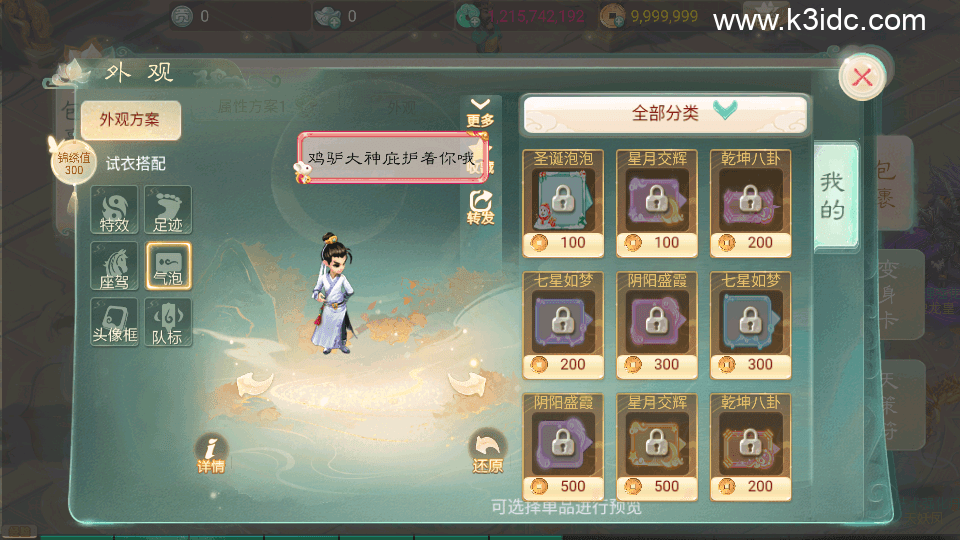Screen dimensions: 960x540
Task: Open the 头像框 avatar frame category
Action: (114, 323)
